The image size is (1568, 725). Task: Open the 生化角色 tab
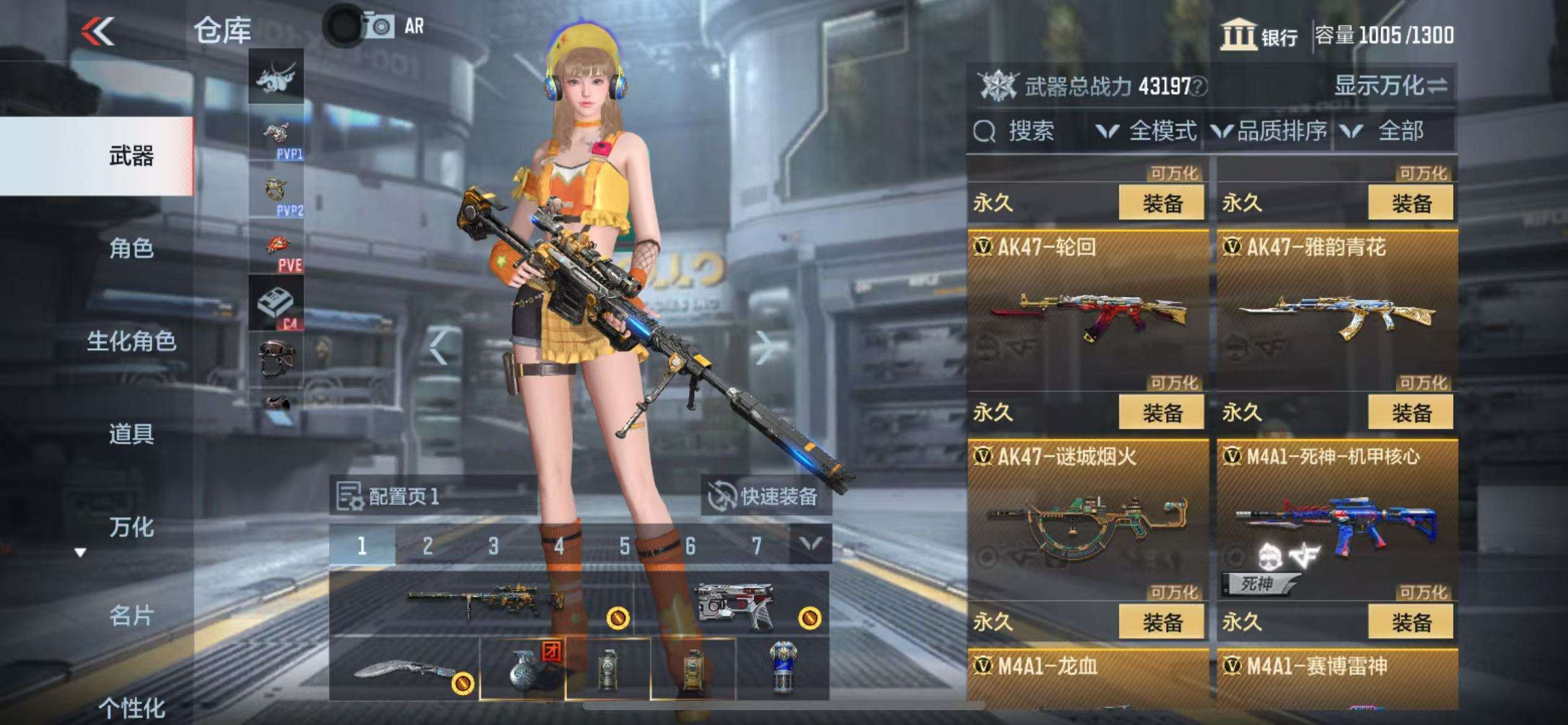tap(131, 341)
